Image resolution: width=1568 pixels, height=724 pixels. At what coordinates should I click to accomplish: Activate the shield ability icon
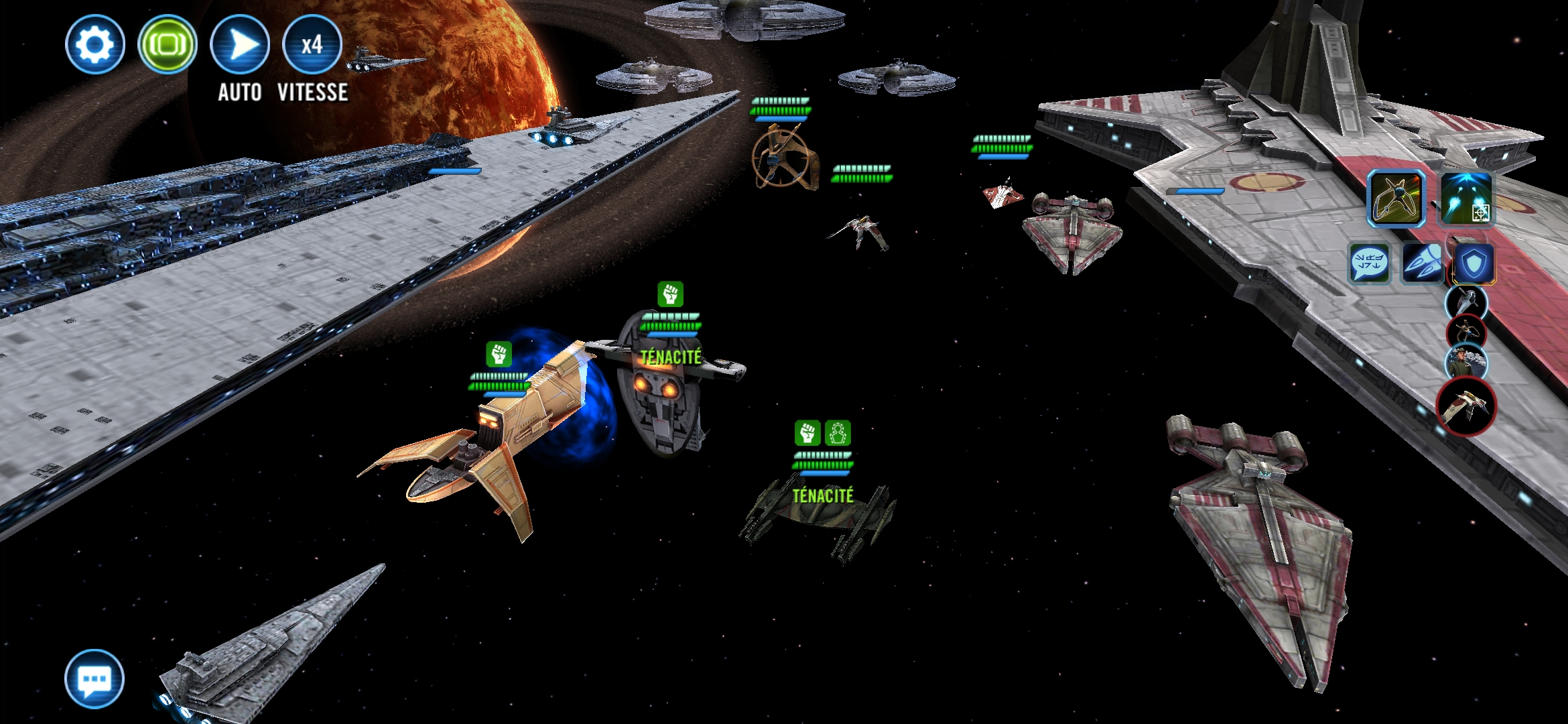[x=1474, y=263]
